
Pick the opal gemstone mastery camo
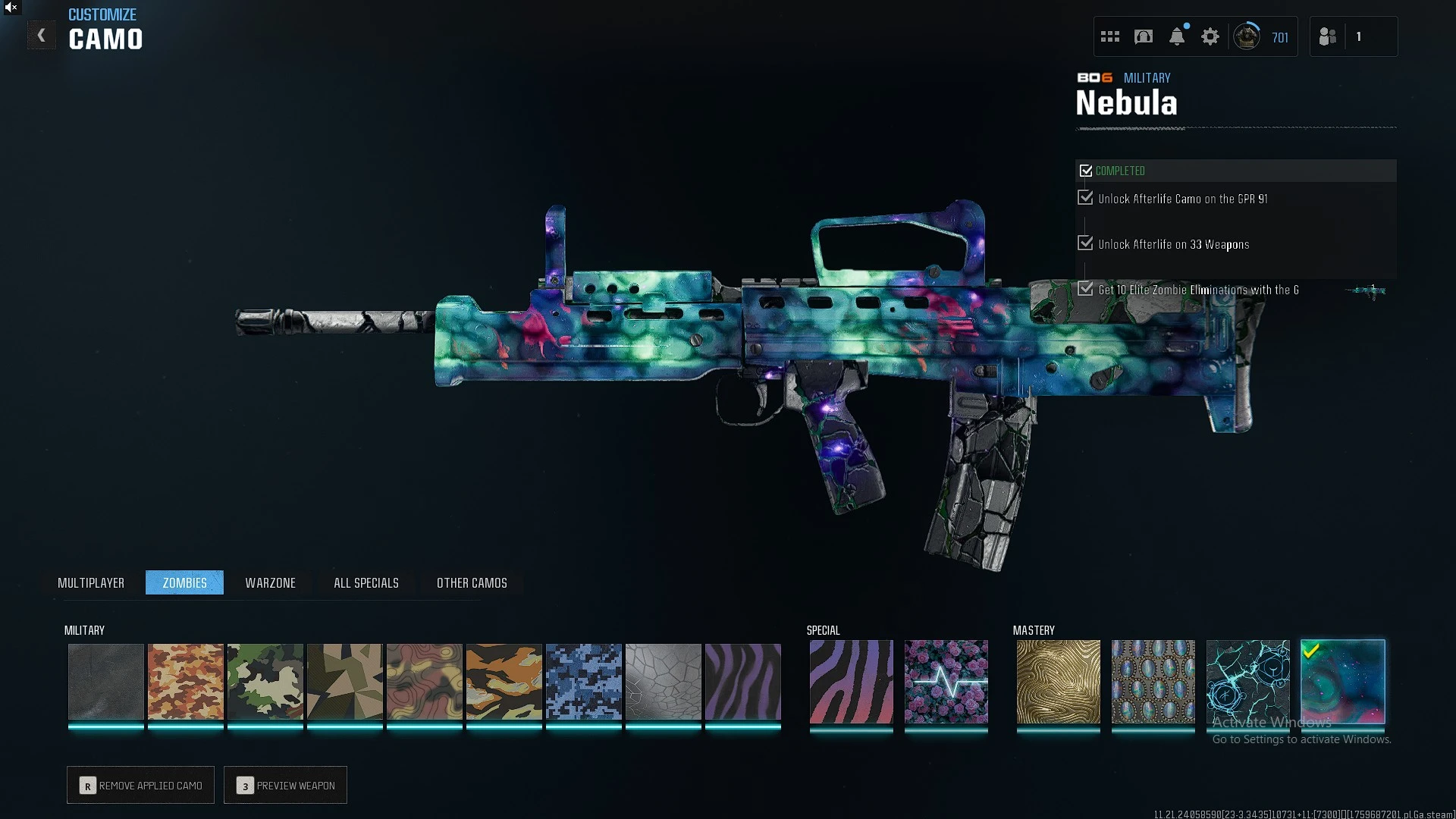1153,681
